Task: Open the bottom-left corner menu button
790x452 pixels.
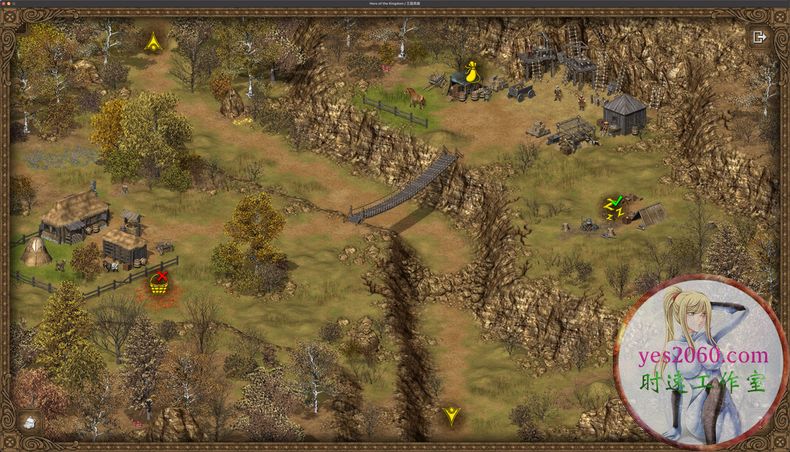Action: pos(31,422)
